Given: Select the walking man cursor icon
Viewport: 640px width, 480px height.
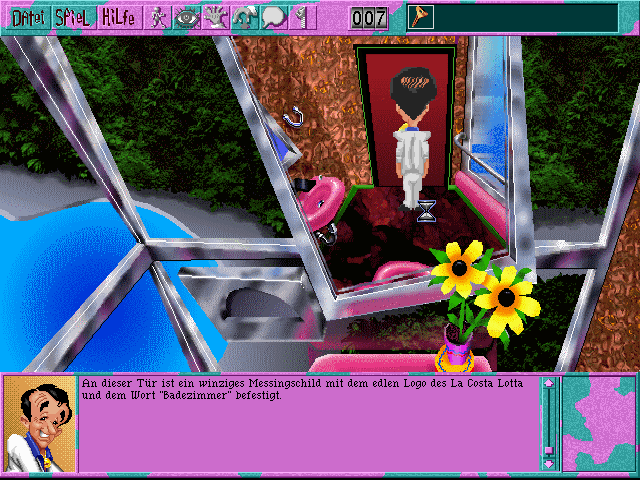Looking at the screenshot, I should (159, 17).
